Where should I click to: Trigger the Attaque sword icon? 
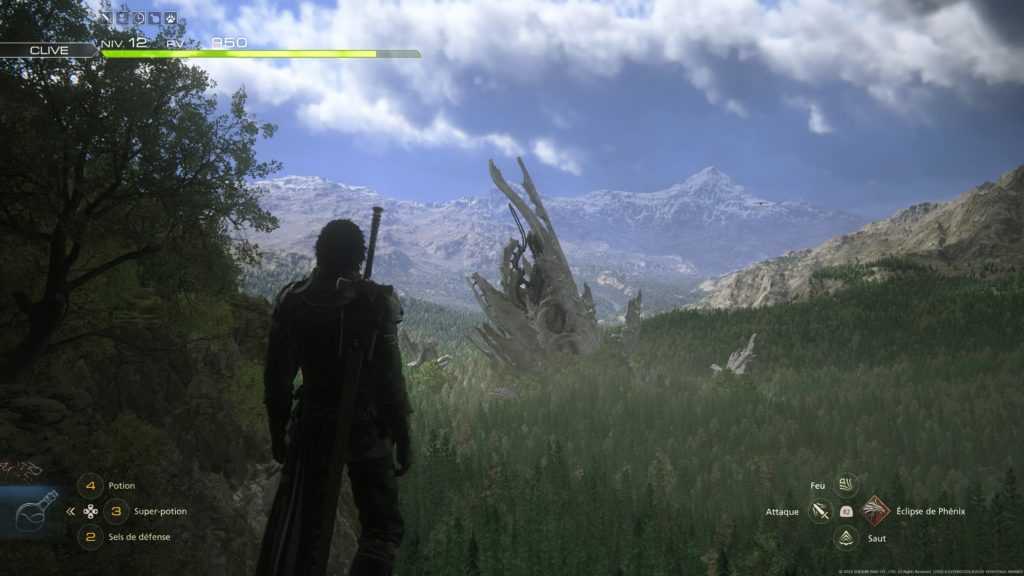coord(821,511)
